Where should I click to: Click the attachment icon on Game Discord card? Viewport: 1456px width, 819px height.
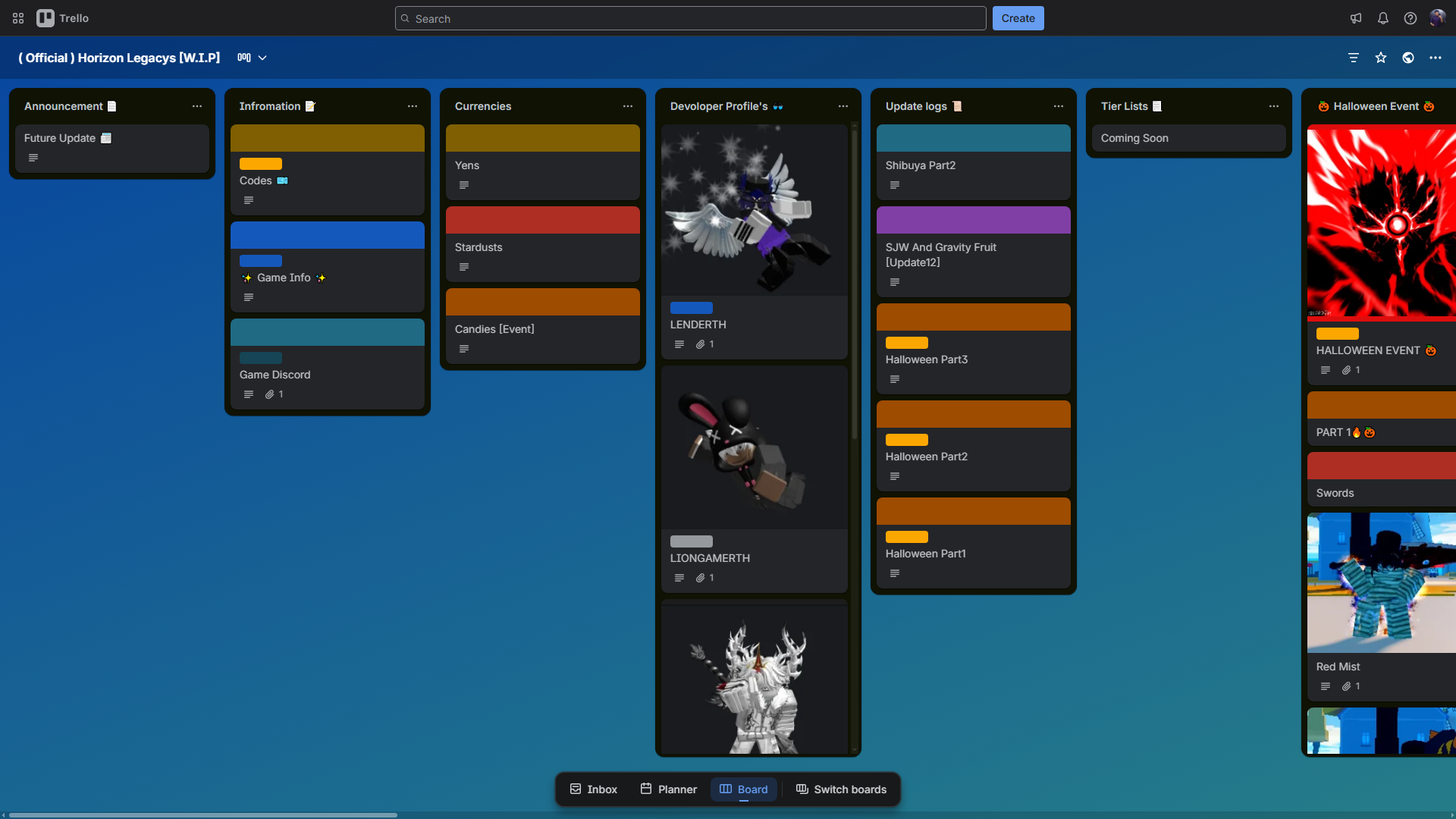(269, 394)
